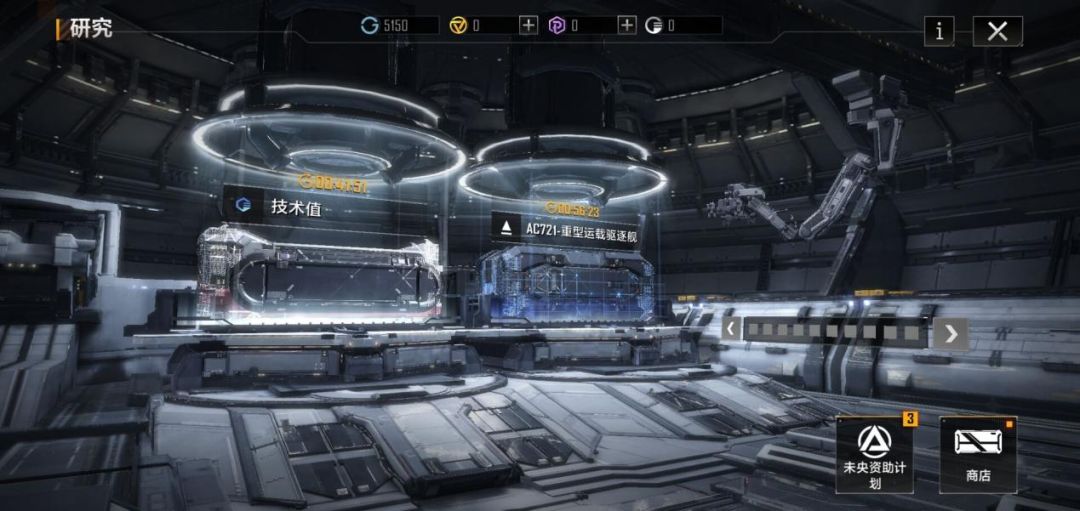Screen dimensions: 1080x511
Task: Close the research screen with the X
Action: click(997, 31)
